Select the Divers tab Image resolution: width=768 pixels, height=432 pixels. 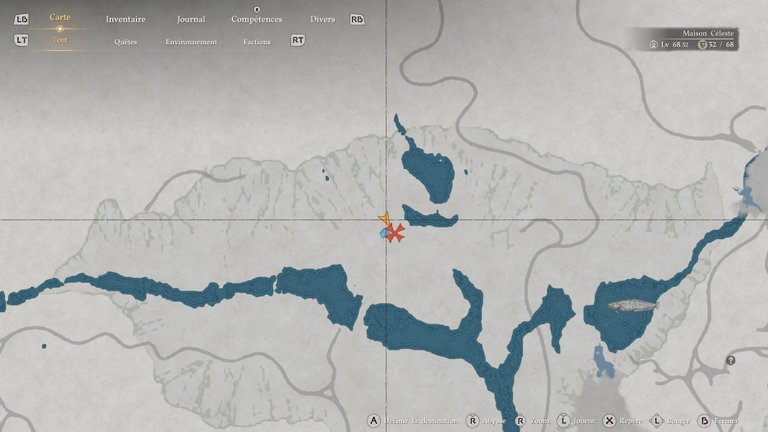pos(322,19)
